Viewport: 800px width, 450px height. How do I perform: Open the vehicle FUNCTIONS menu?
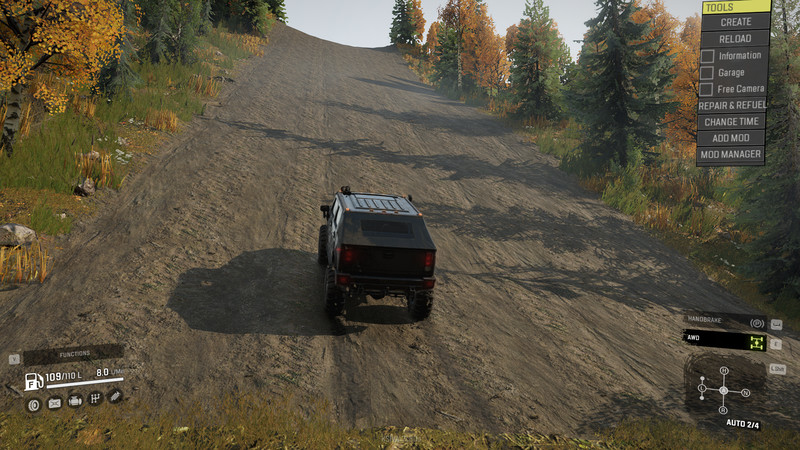(74, 353)
